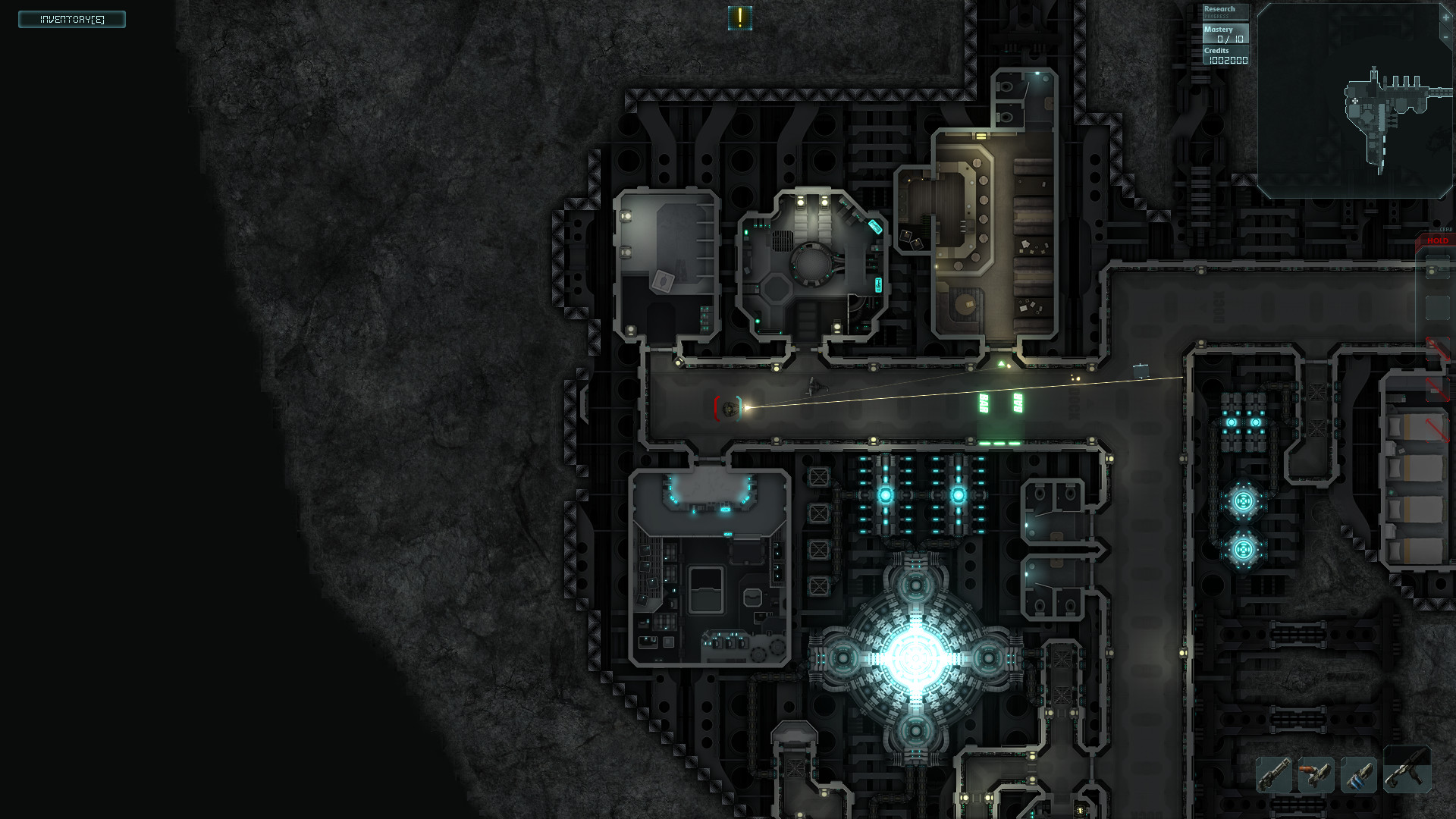Expand the CREW sidebar panel

1446,227
